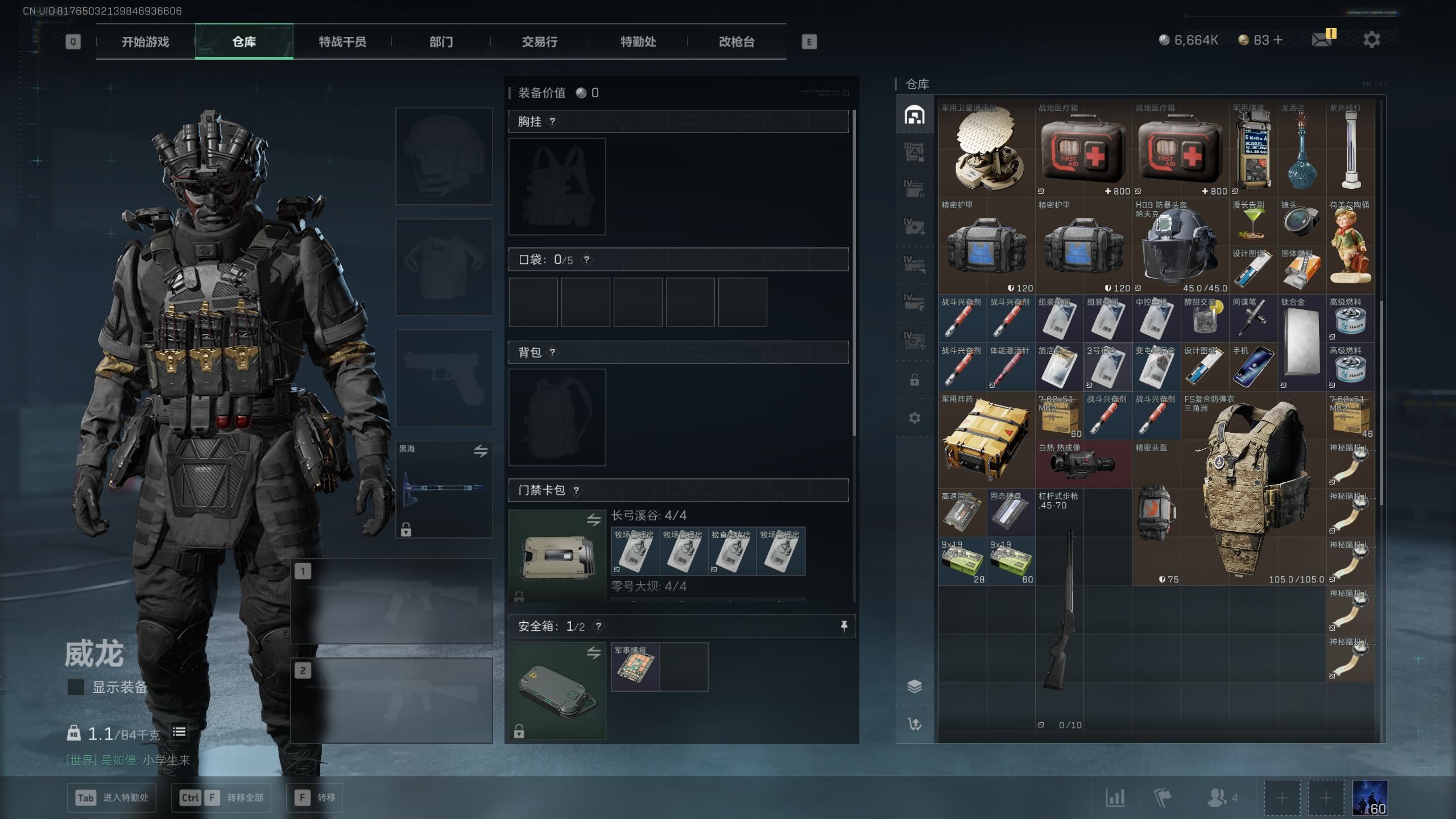Image resolution: width=1456 pixels, height=819 pixels.
Task: Pin the 安全箱 panel with pushpin icon
Action: coord(844,626)
